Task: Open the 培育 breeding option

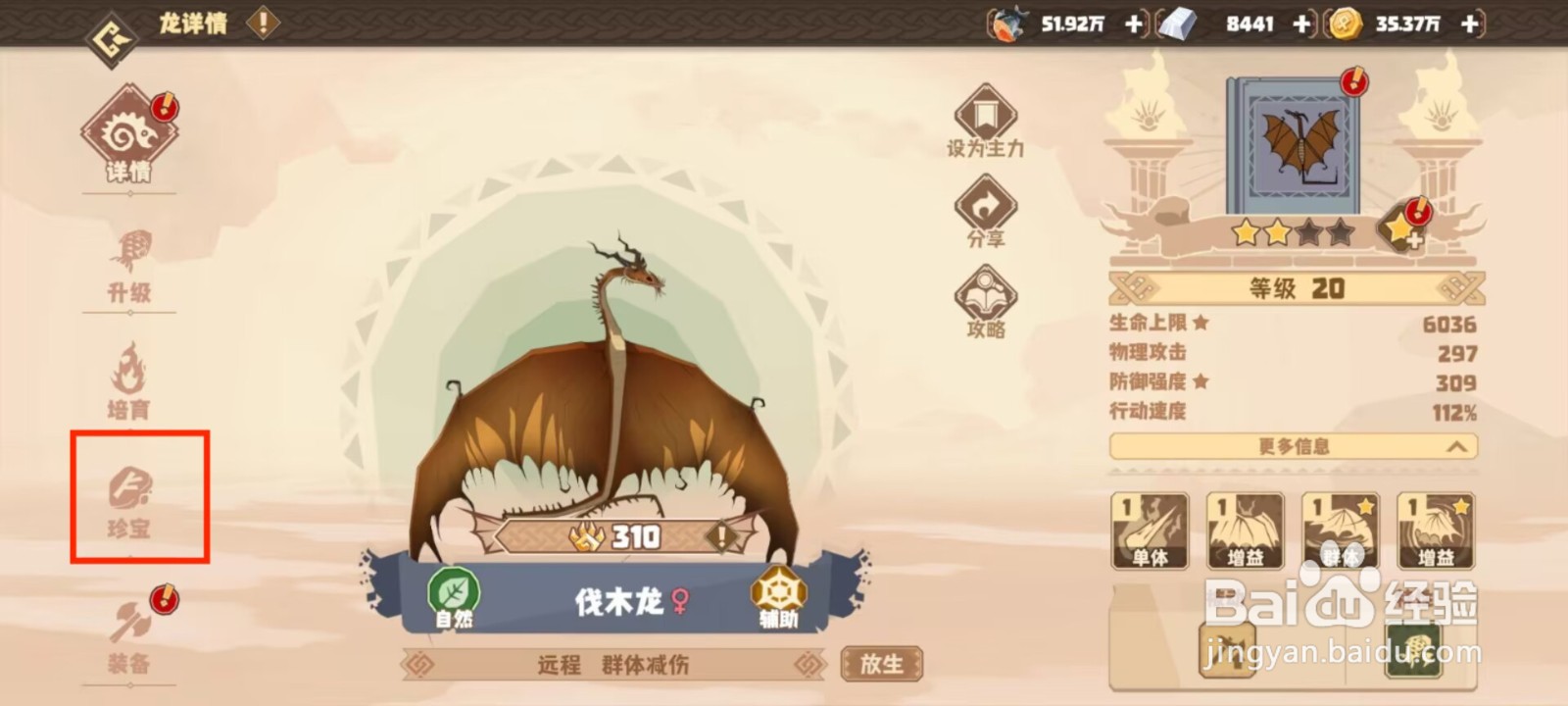Action: pos(127,382)
